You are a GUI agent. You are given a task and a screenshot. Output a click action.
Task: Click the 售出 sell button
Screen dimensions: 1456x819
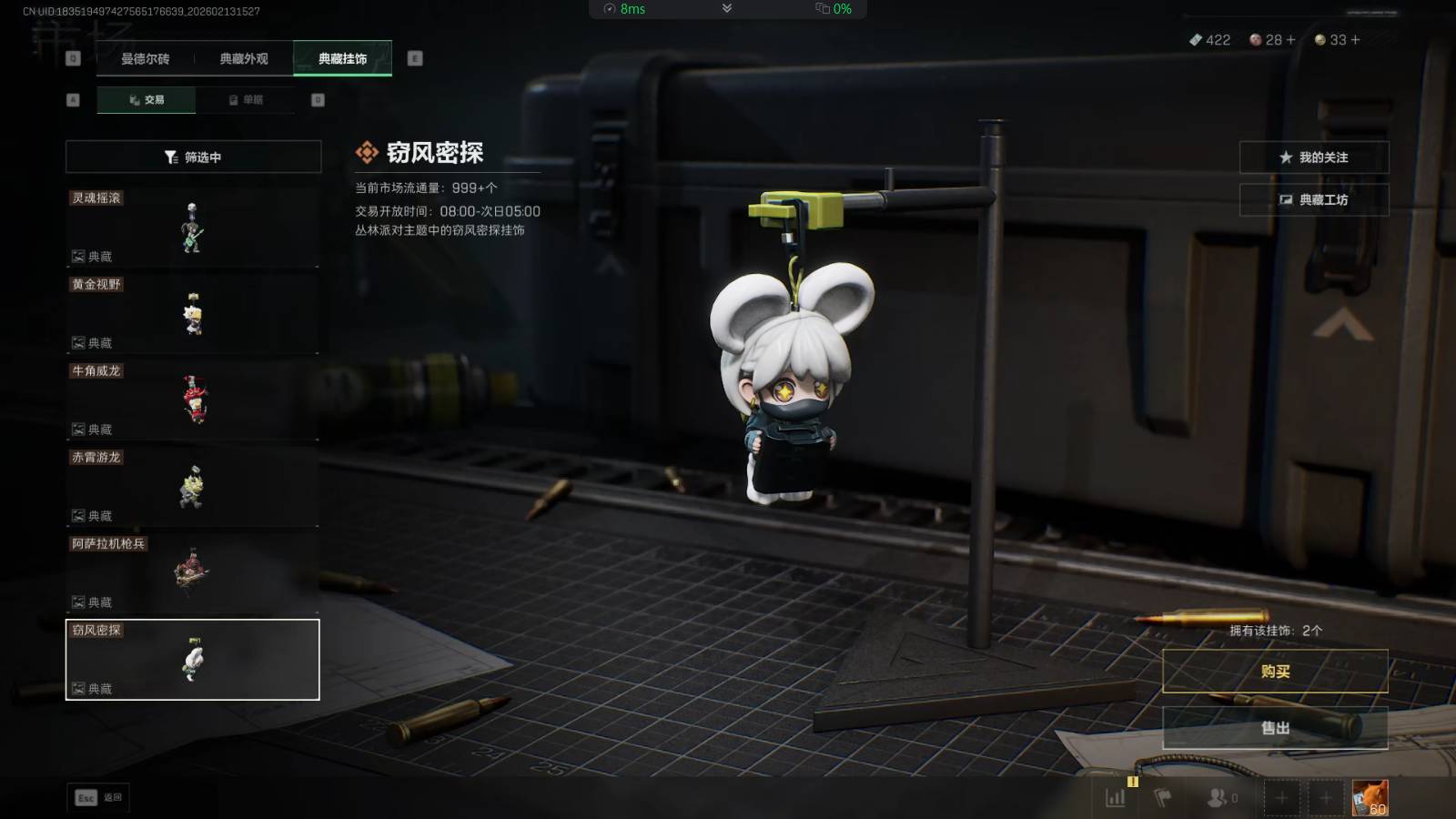[1275, 728]
